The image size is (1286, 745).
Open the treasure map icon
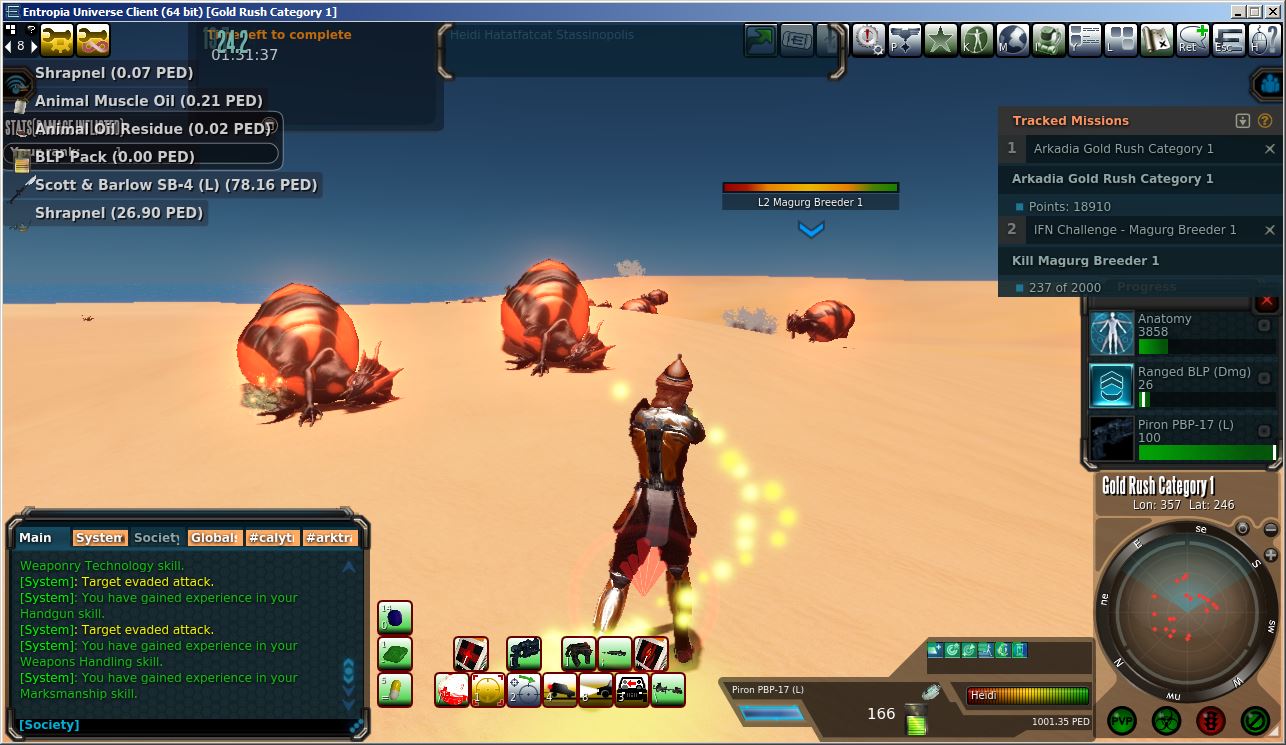(x=1158, y=41)
